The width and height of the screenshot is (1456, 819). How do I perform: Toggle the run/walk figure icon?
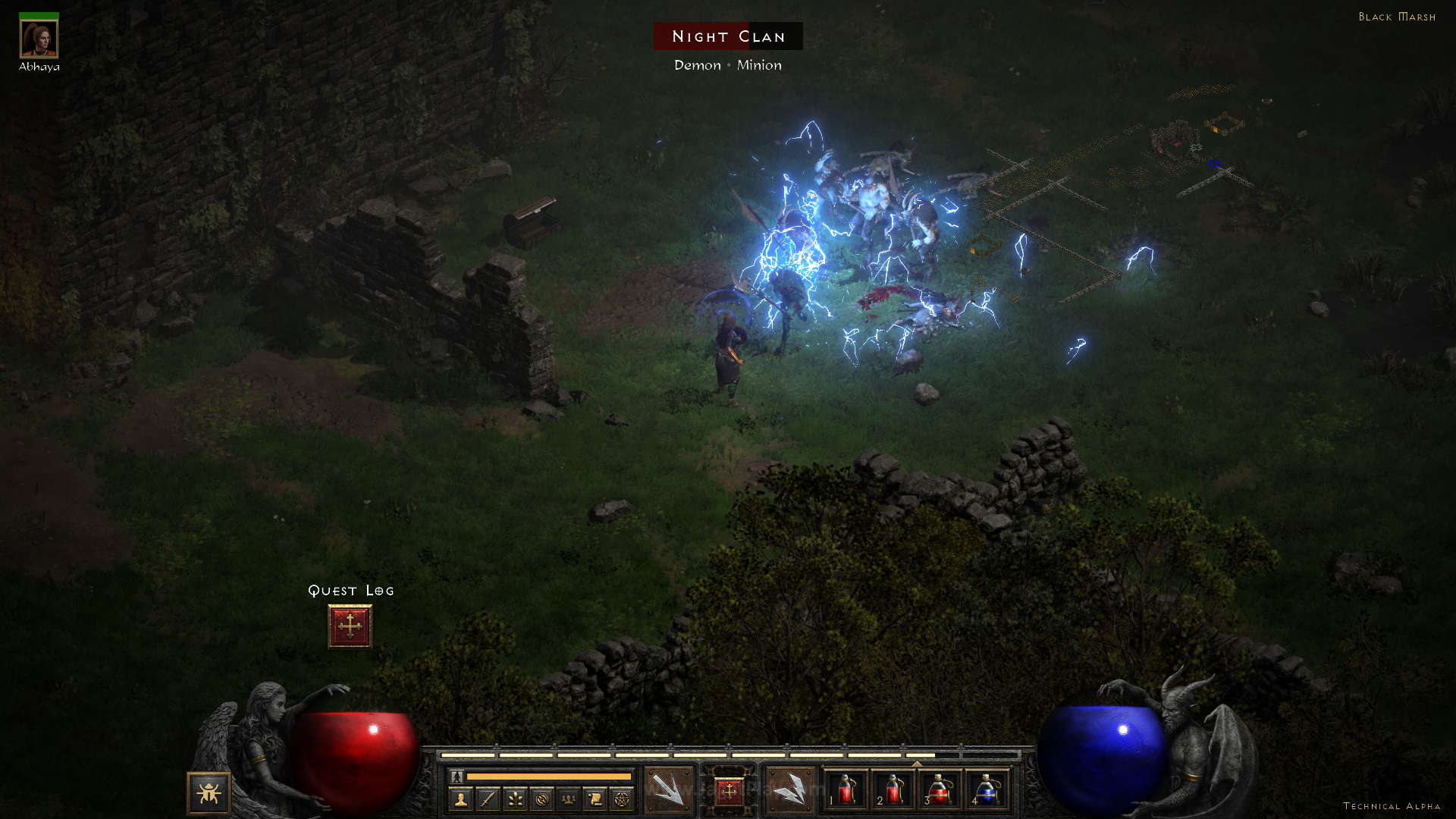[x=457, y=777]
